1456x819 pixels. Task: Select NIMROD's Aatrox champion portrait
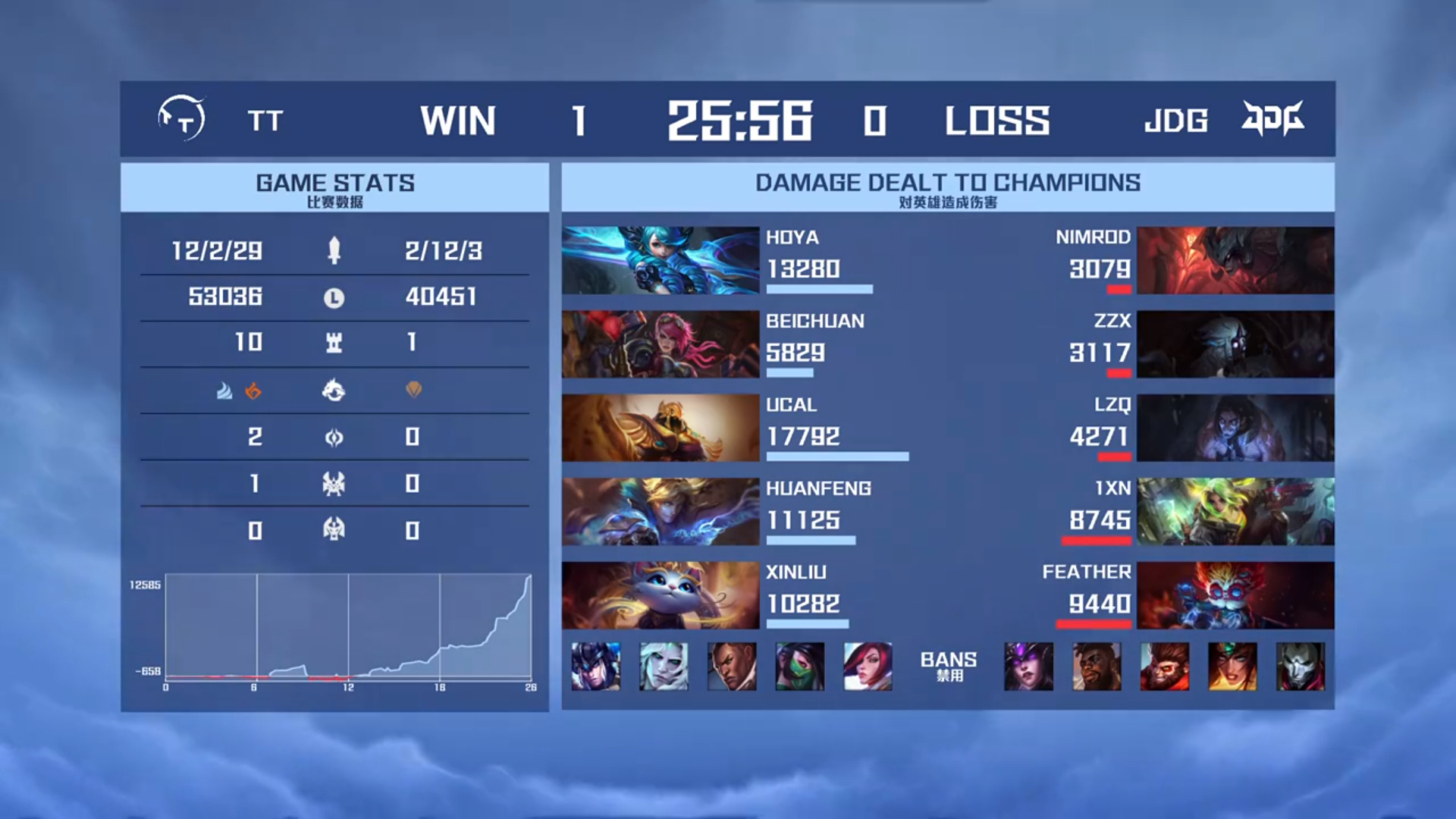pos(1235,260)
